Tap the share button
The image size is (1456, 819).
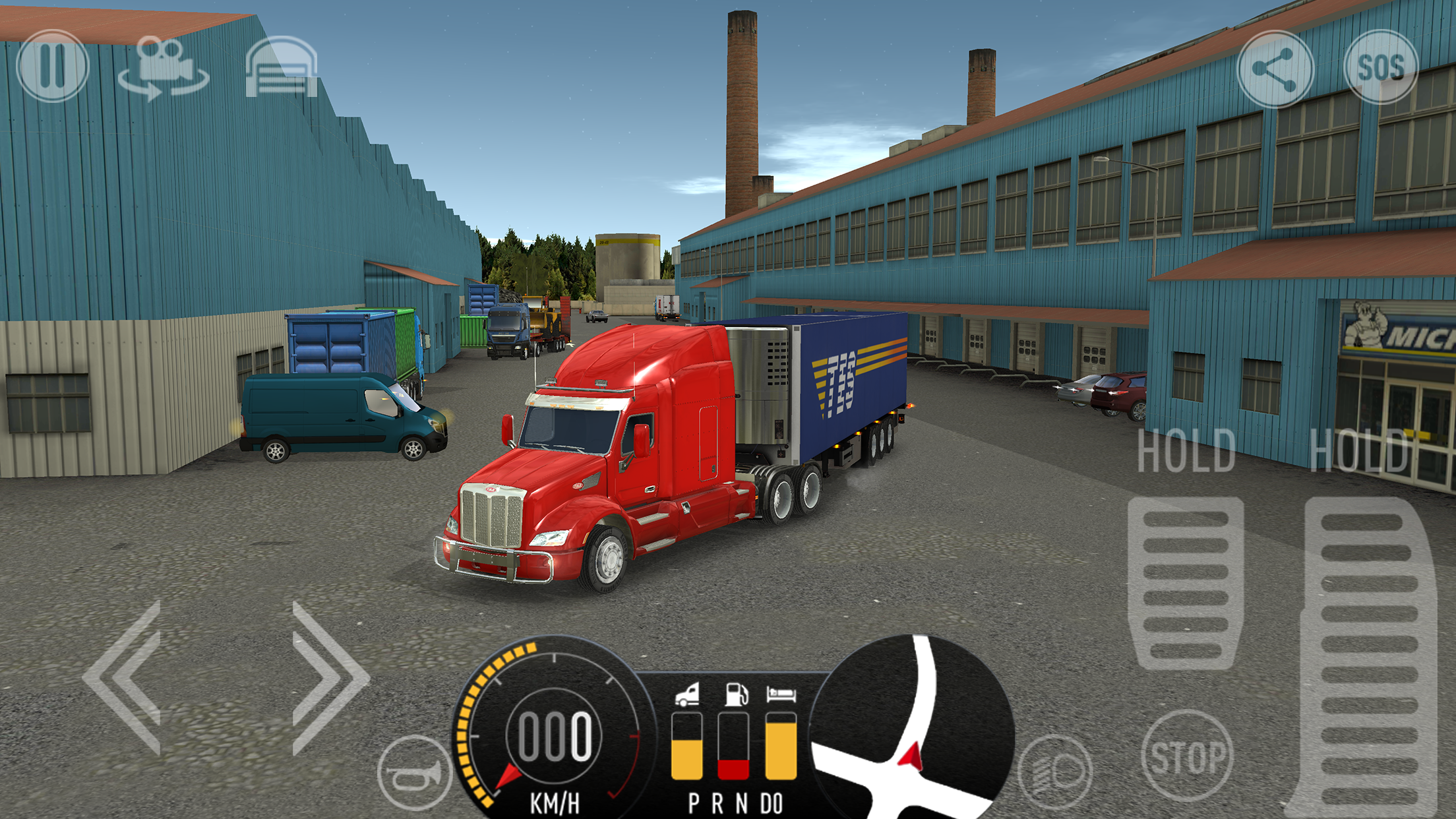[1275, 69]
